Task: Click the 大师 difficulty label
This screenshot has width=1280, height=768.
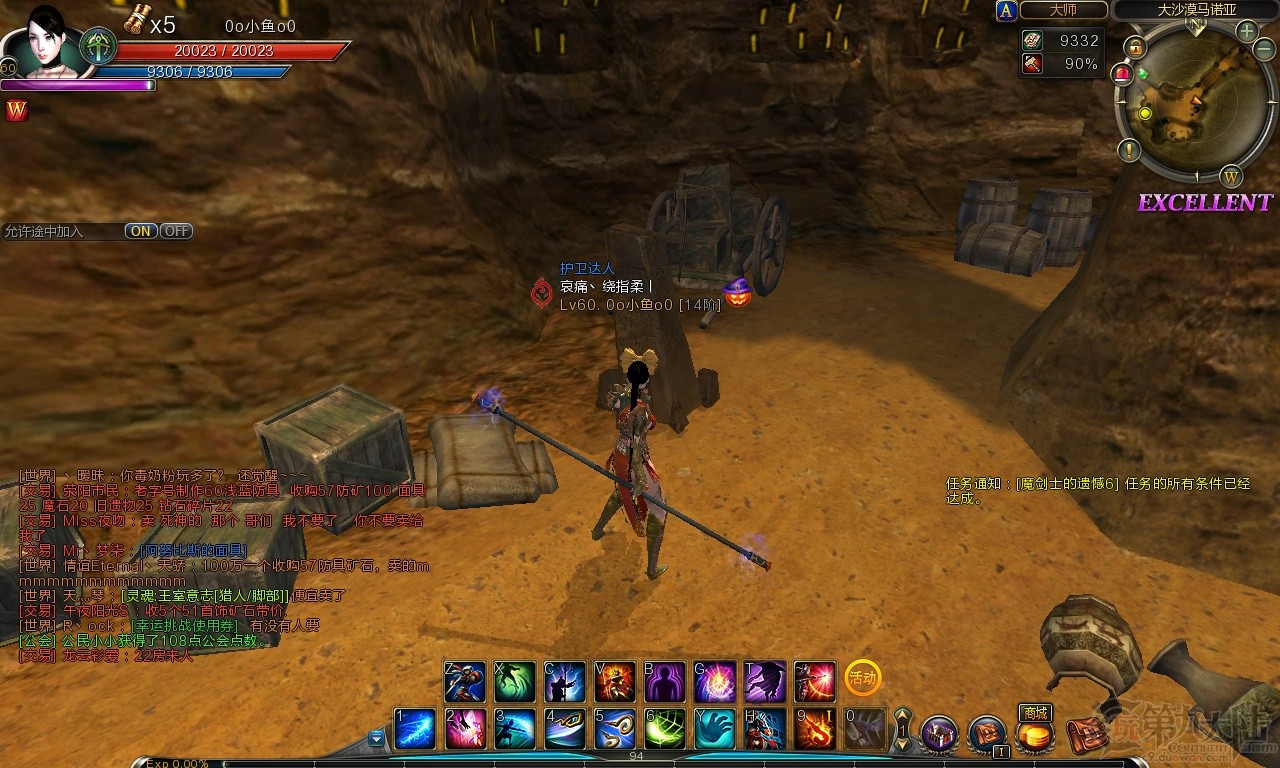Action: pyautogui.click(x=1064, y=10)
